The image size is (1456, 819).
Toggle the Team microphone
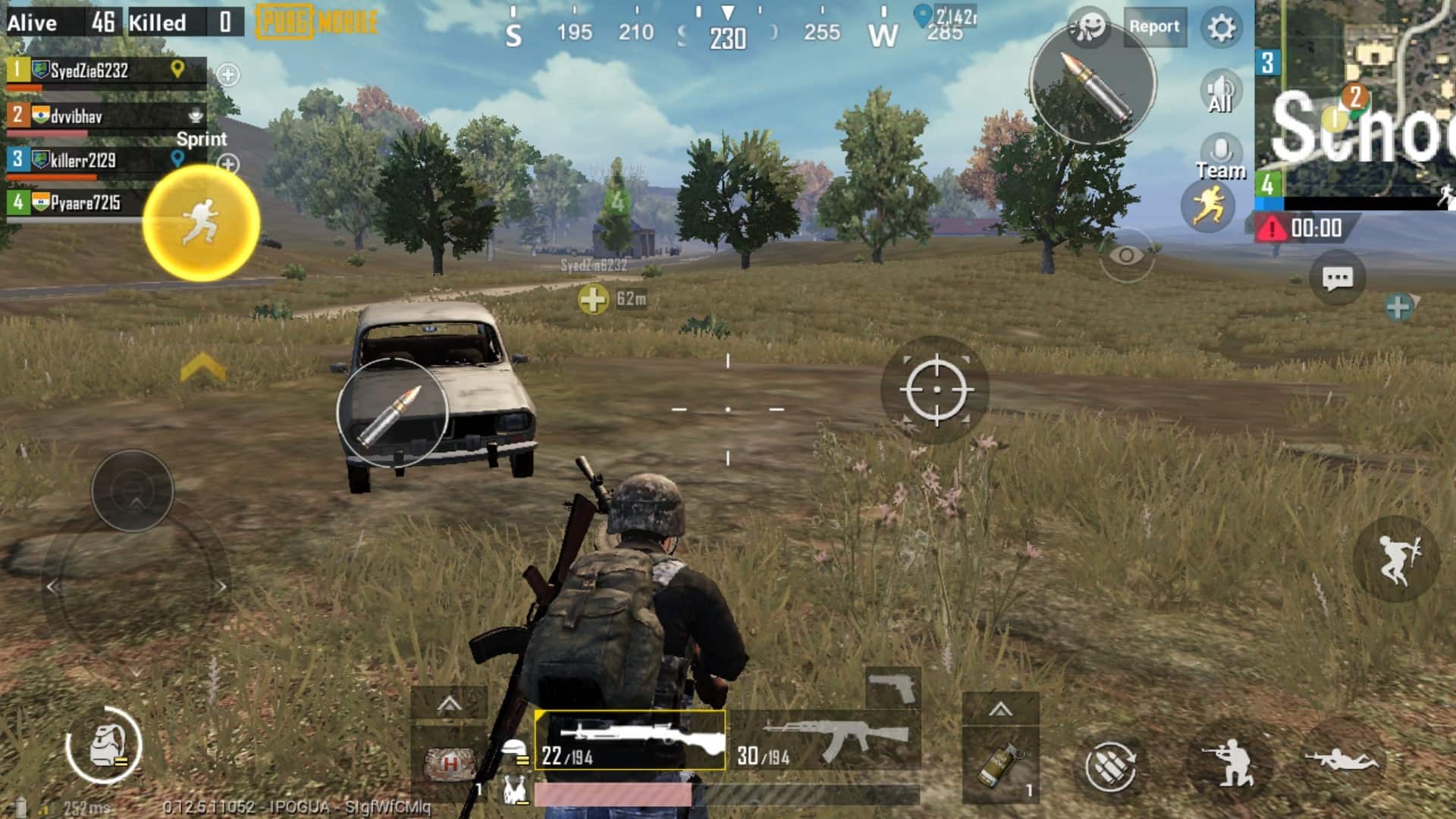coord(1220,157)
